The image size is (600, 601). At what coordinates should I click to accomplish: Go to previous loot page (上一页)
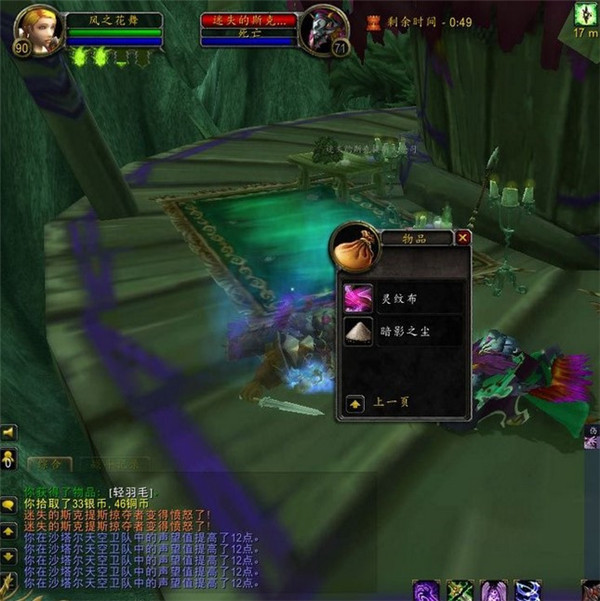[x=354, y=403]
